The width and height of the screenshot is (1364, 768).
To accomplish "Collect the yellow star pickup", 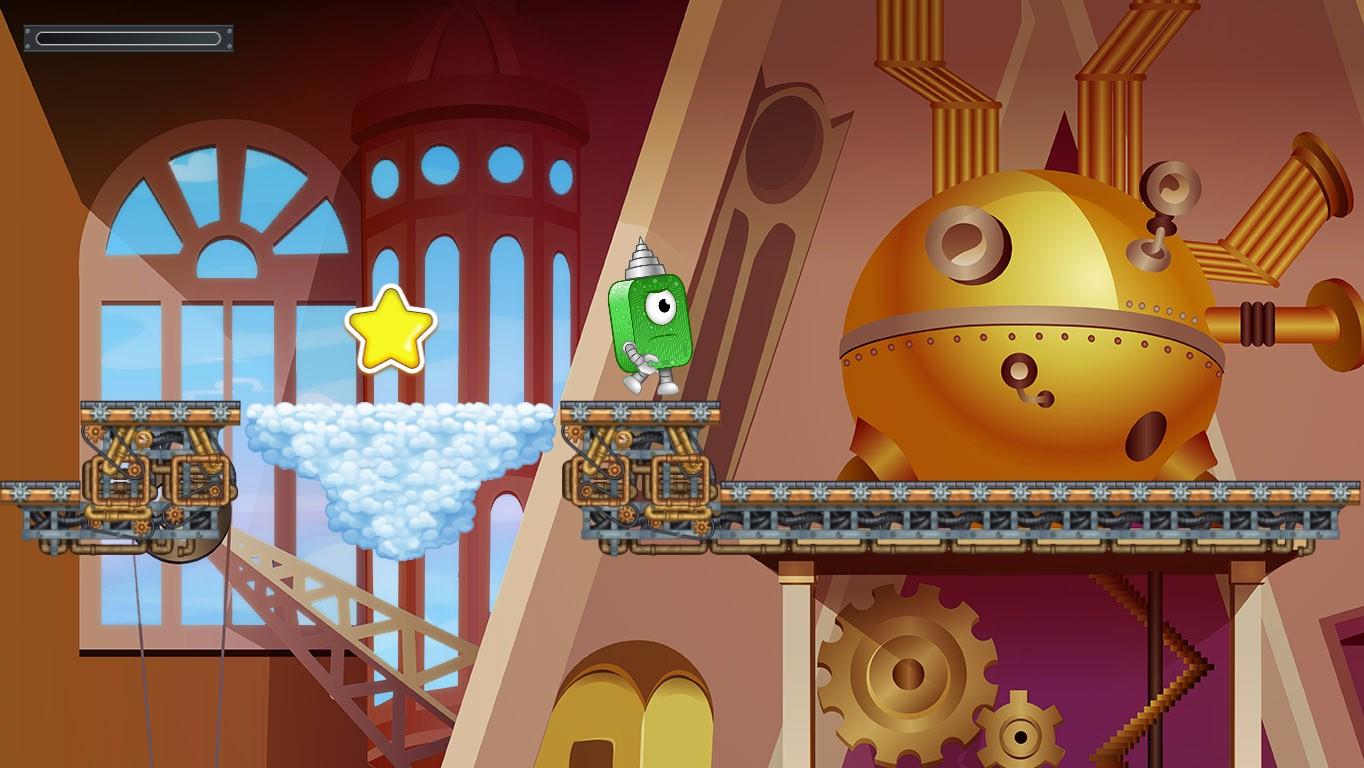I will click(x=390, y=330).
